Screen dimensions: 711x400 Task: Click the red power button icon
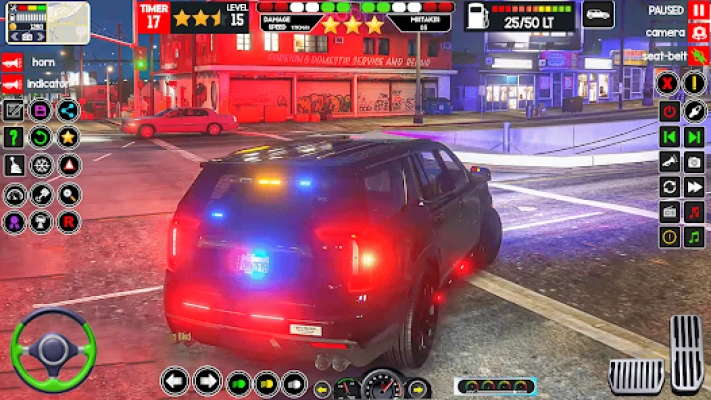click(669, 110)
